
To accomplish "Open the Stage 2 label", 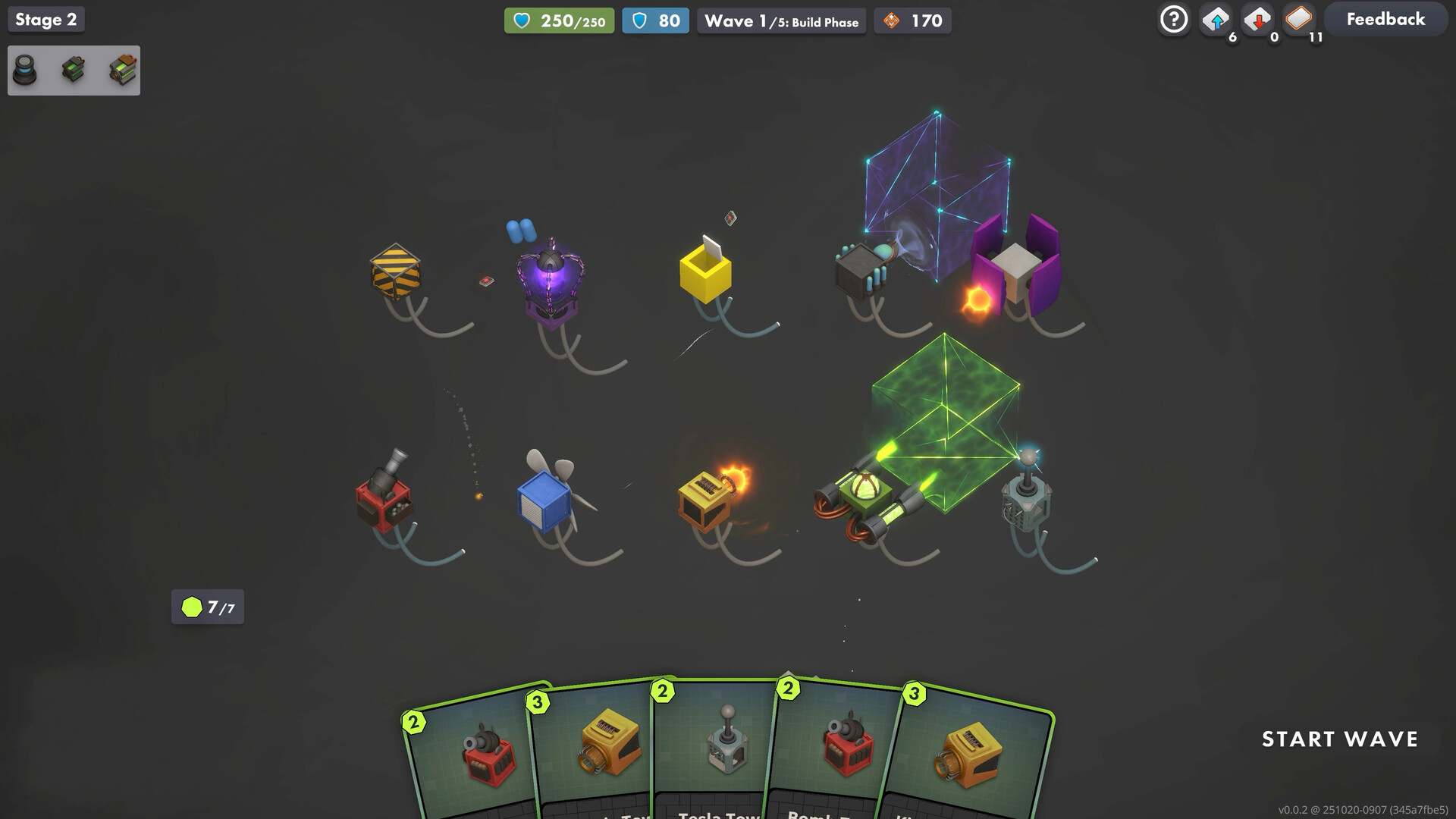I will 45,19.
